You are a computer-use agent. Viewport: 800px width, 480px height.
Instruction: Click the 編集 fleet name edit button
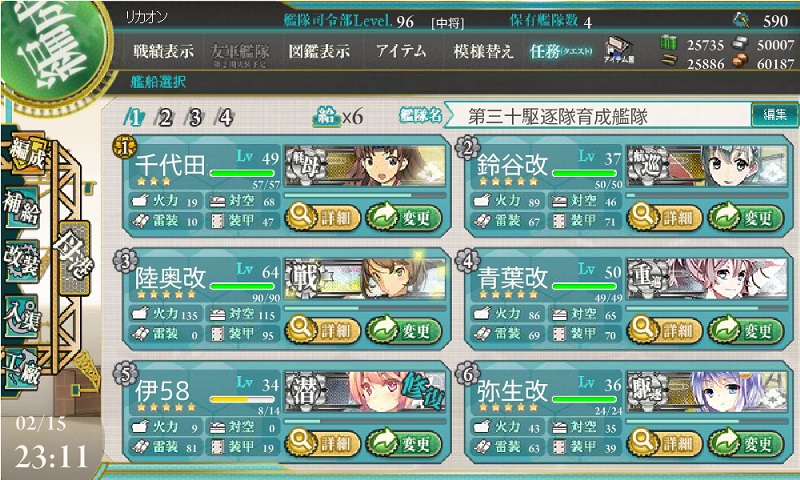(x=774, y=116)
